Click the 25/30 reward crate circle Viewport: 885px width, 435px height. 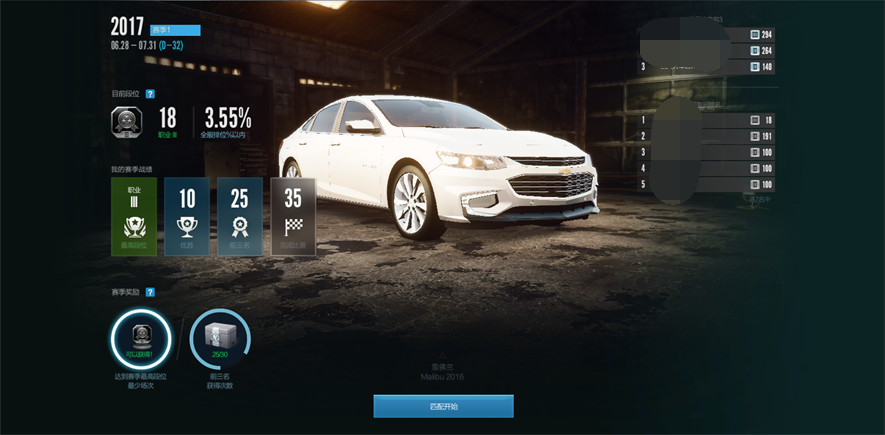[x=219, y=340]
